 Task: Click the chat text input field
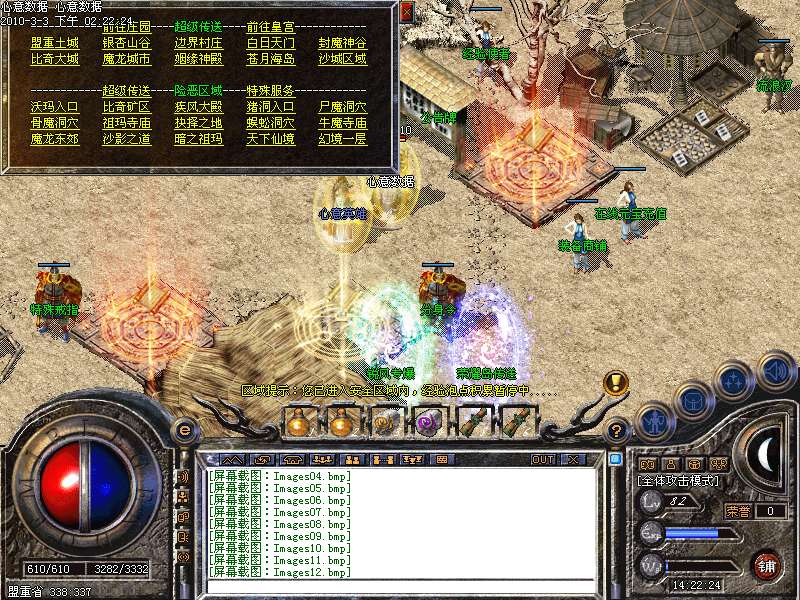(x=400, y=588)
